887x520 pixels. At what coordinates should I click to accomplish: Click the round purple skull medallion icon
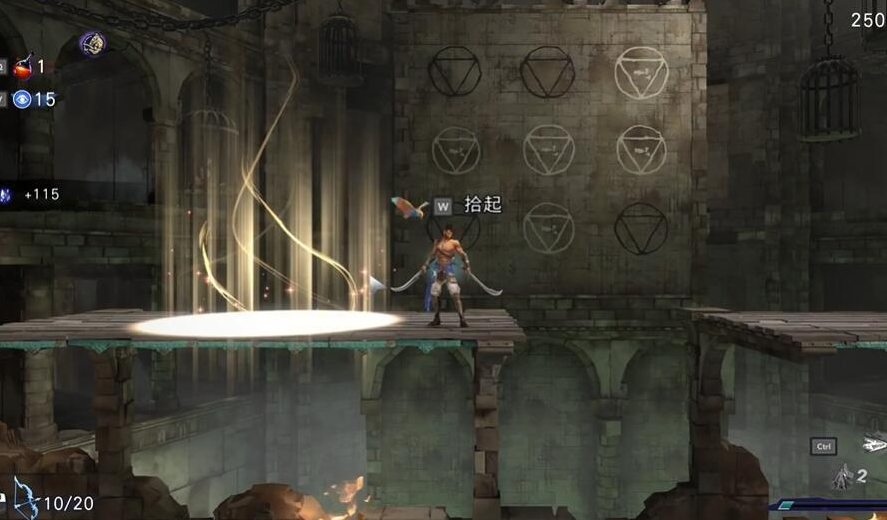(93, 43)
